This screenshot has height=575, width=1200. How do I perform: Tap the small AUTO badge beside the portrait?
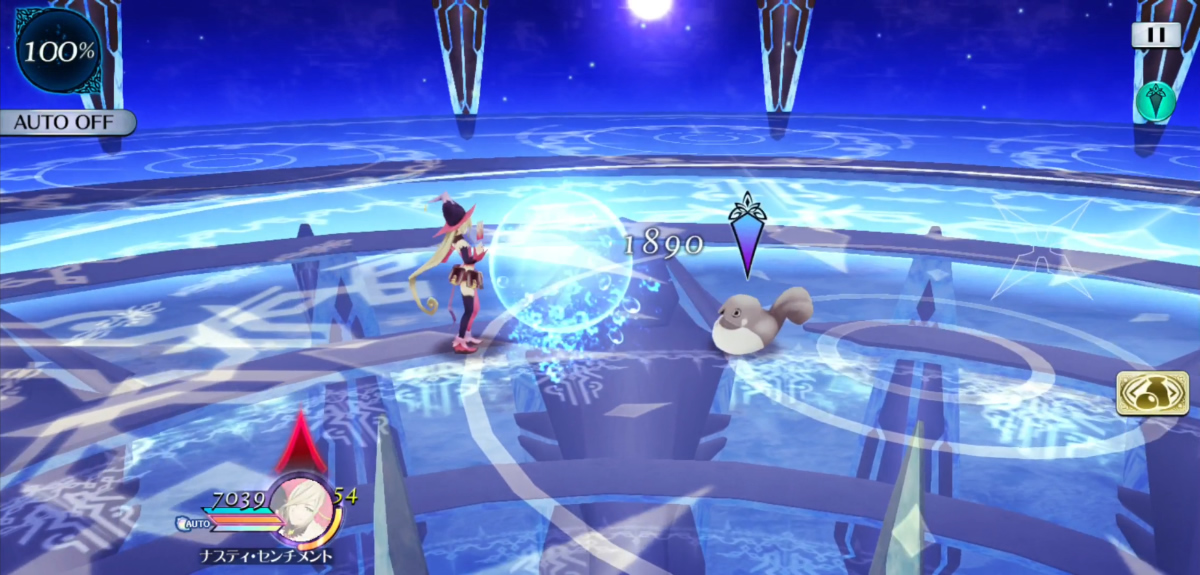194,522
